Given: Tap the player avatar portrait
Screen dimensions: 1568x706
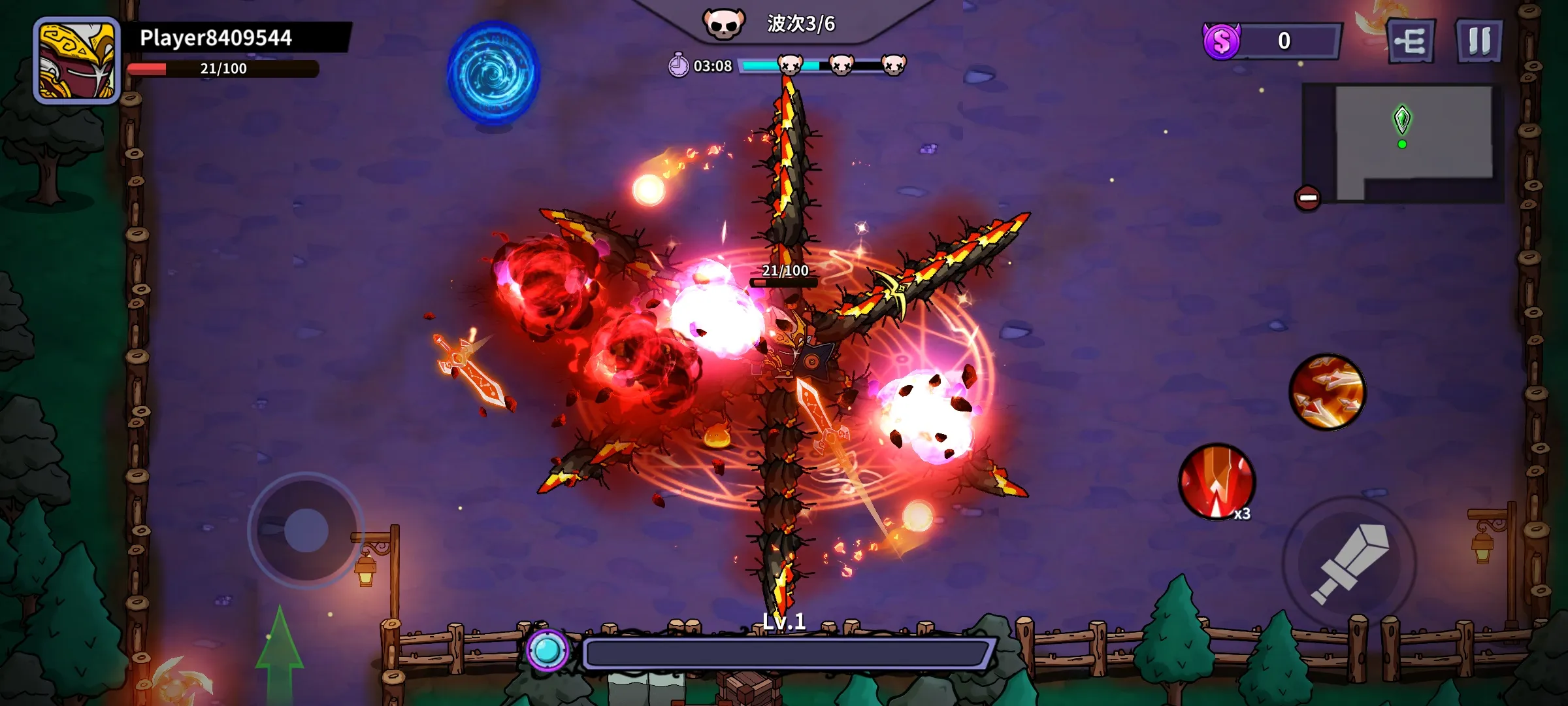Looking at the screenshot, I should [x=77, y=61].
